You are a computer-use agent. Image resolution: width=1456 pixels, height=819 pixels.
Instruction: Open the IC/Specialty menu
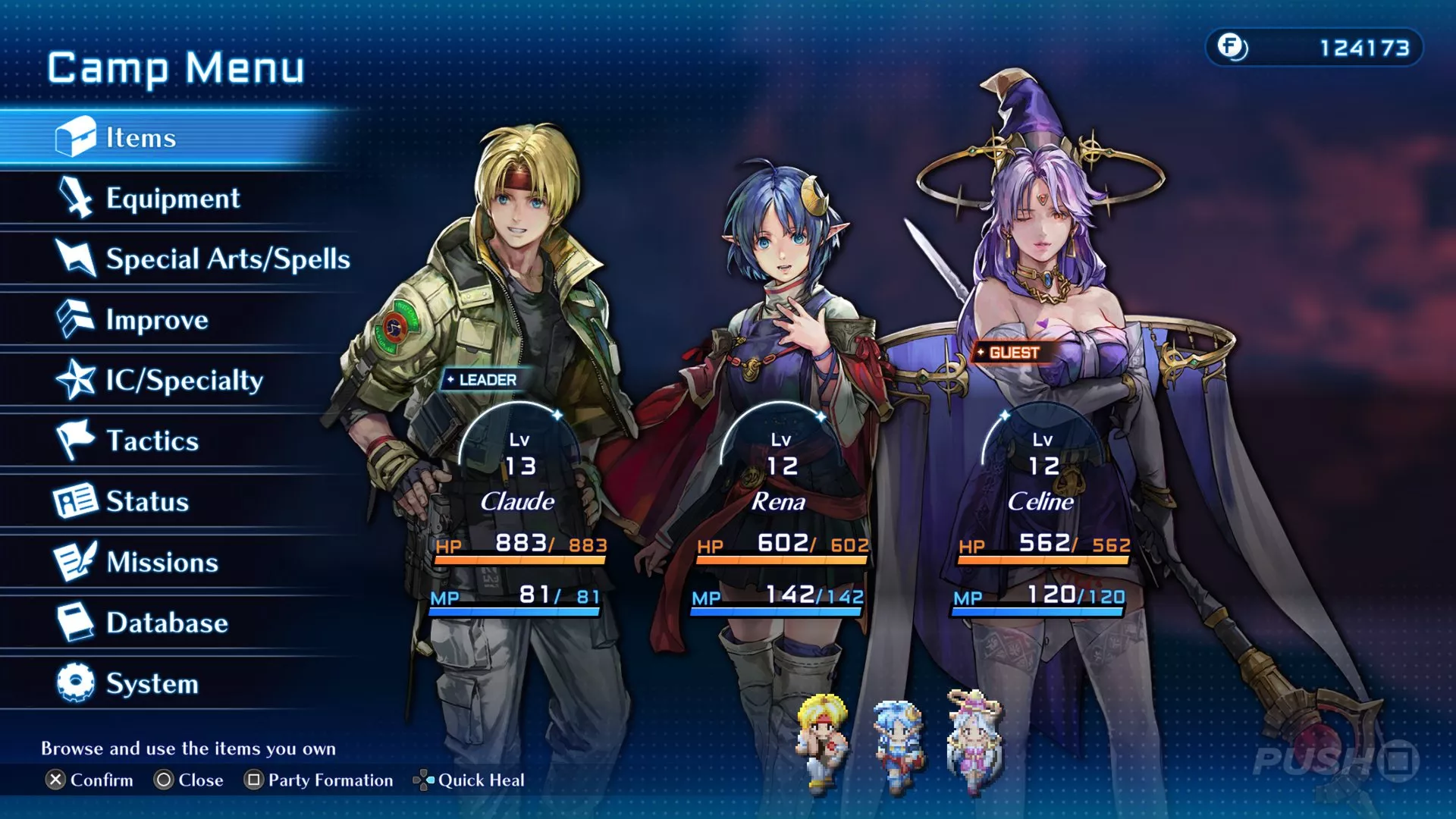[184, 380]
